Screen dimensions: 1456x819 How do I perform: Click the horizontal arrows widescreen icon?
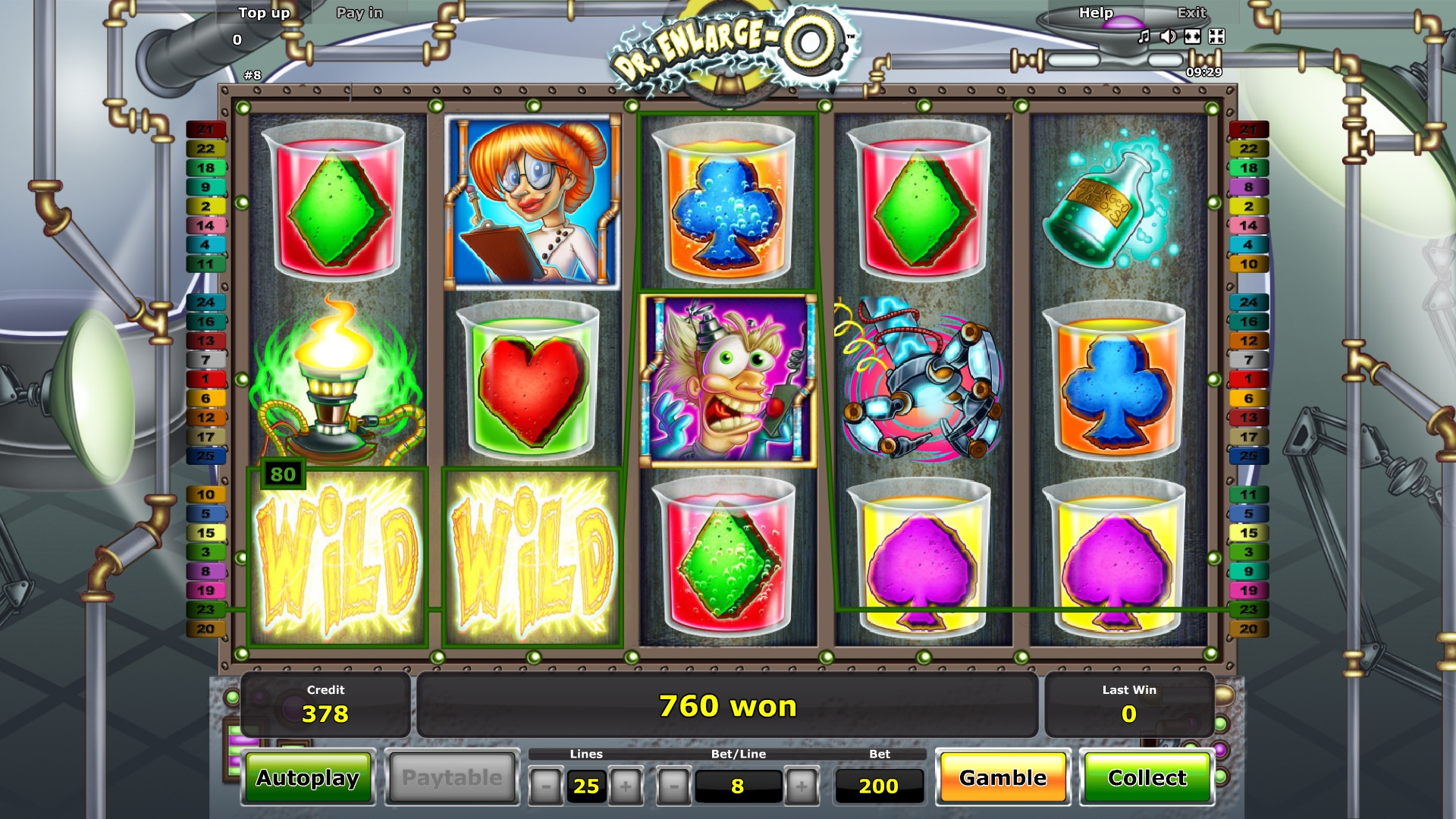(x=1193, y=36)
